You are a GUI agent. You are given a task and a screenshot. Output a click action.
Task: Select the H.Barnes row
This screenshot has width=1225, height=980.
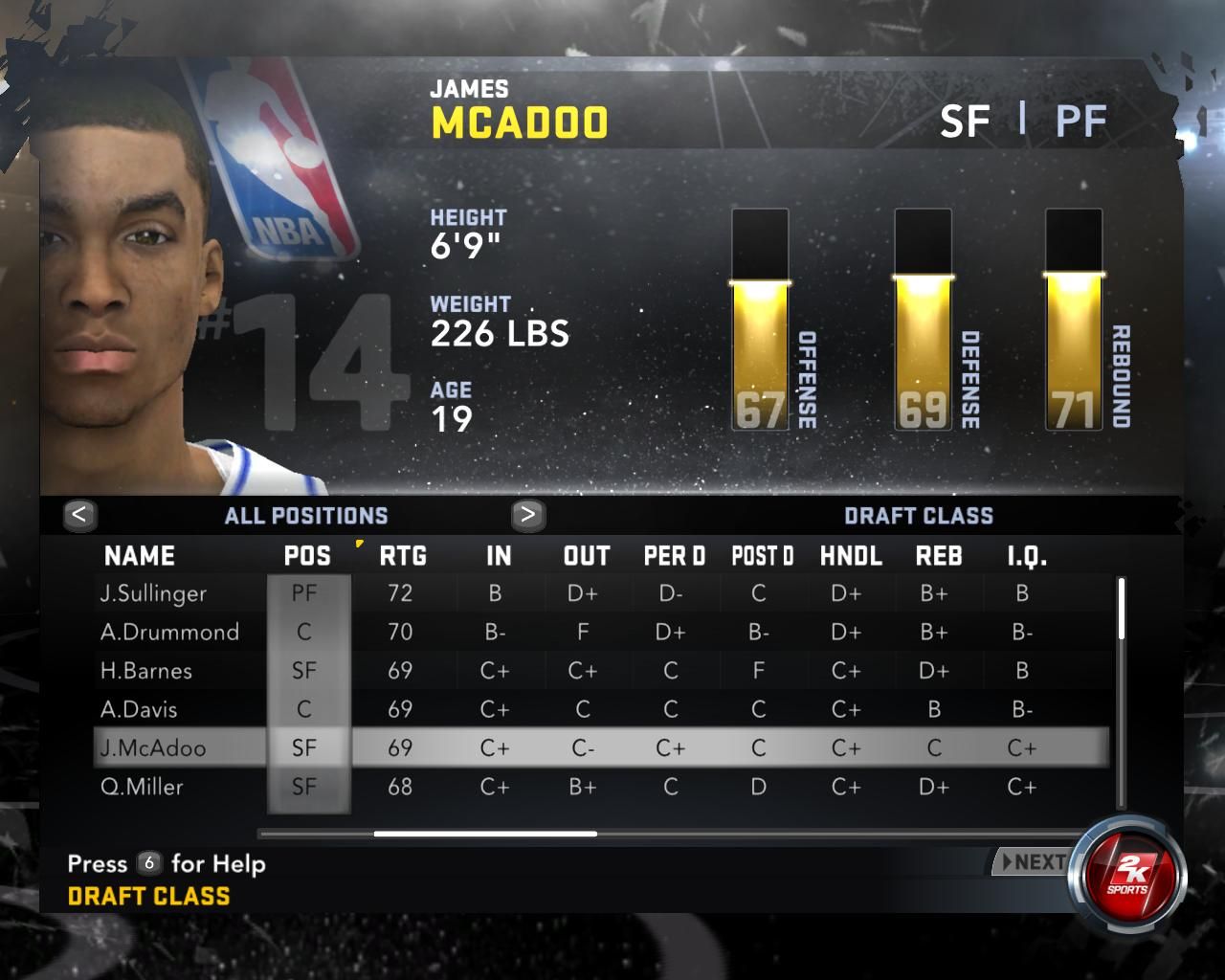(146, 671)
